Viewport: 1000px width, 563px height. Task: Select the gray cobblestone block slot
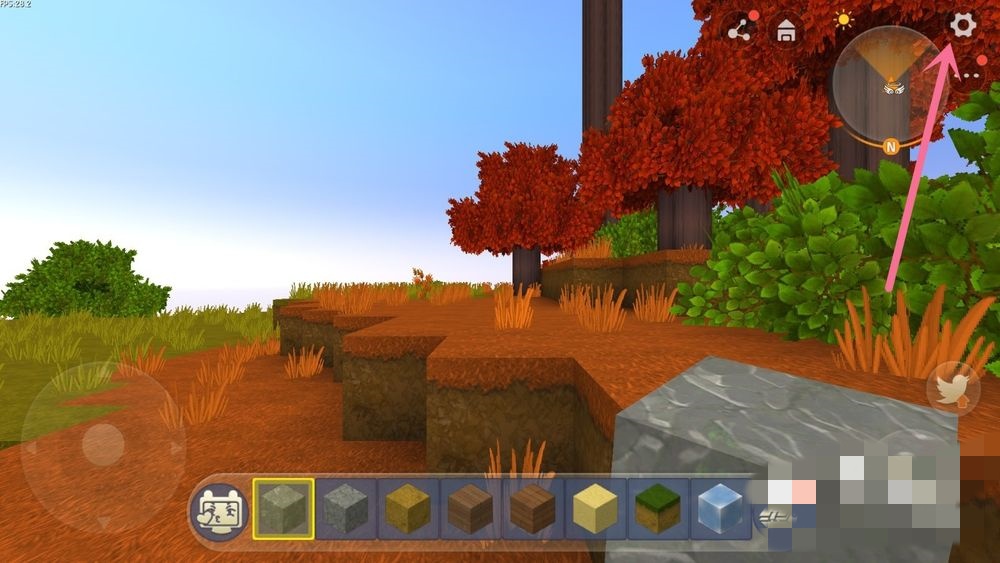346,509
